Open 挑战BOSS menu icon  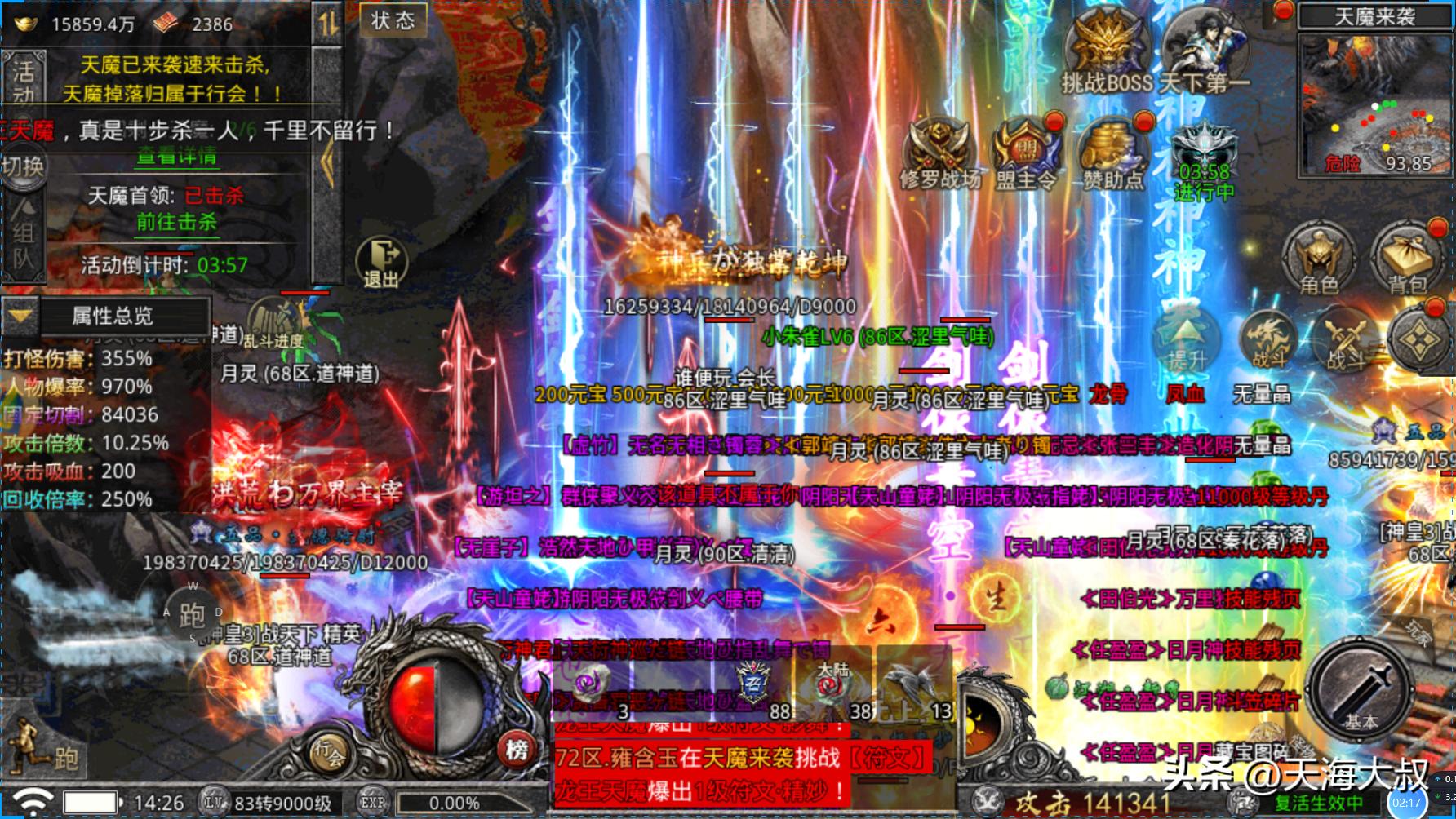tap(1107, 53)
